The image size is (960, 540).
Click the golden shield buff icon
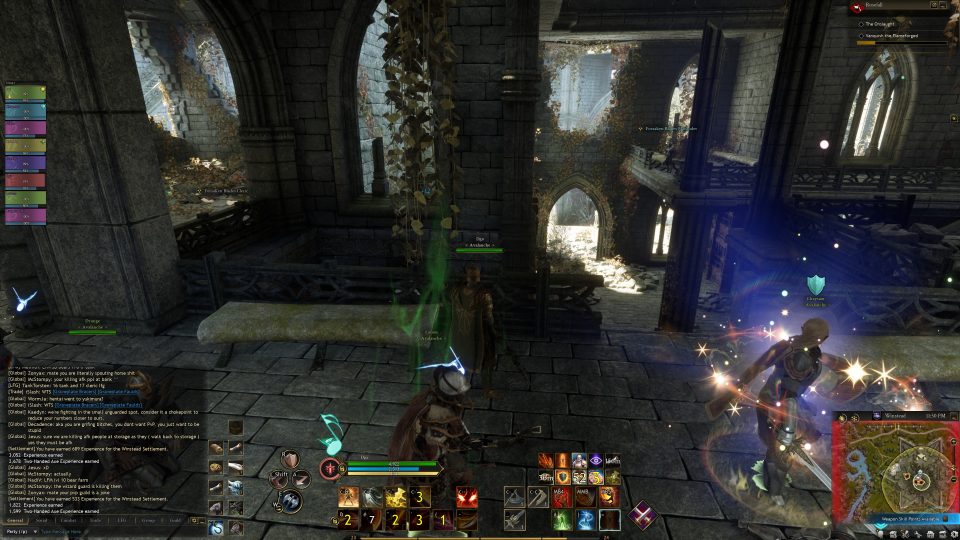click(564, 477)
